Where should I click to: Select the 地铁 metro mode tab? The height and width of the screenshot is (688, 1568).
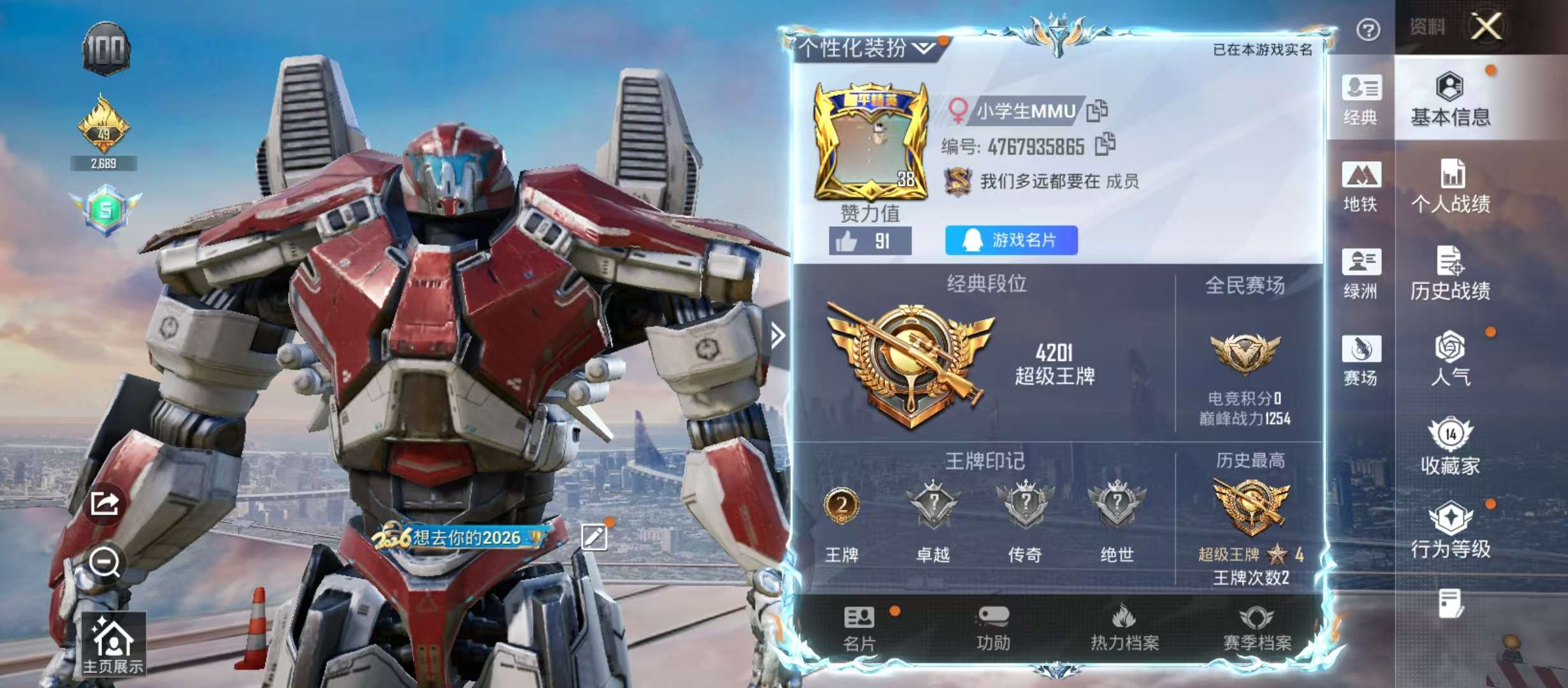click(x=1361, y=187)
